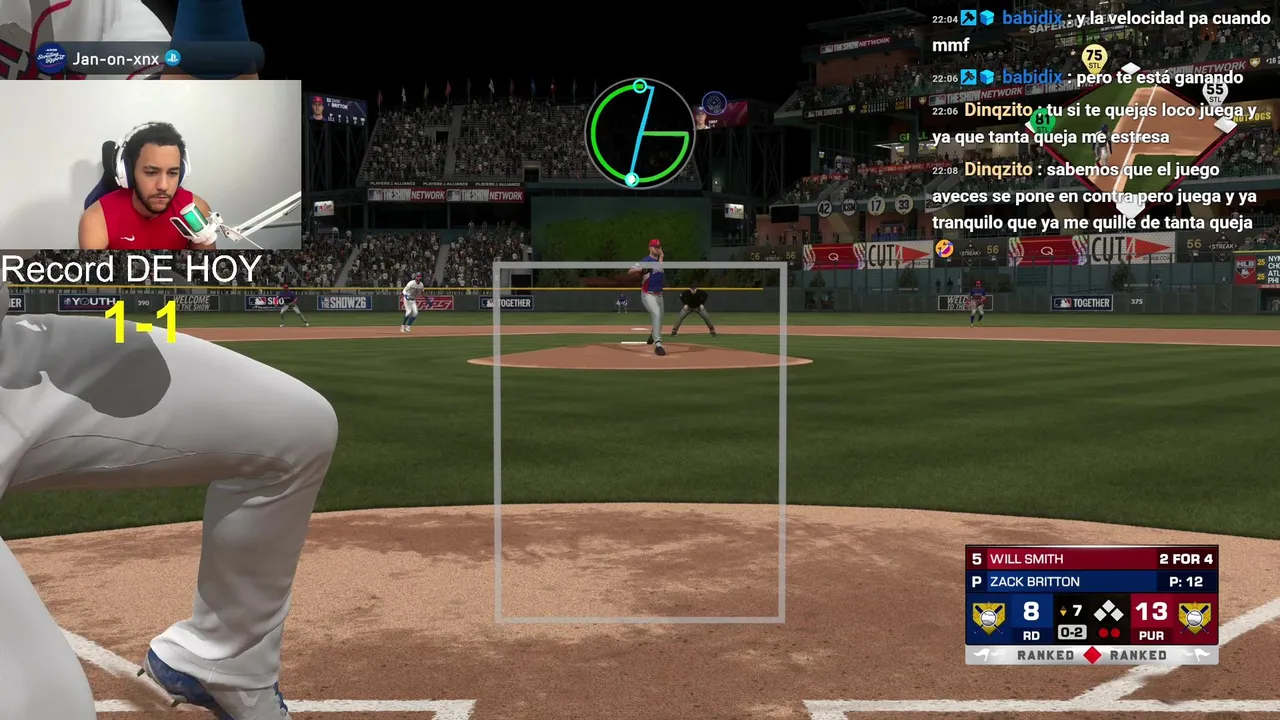This screenshot has height=720, width=1280.
Task: Click the Jan-on-xnx player name tag
Action: (115, 59)
